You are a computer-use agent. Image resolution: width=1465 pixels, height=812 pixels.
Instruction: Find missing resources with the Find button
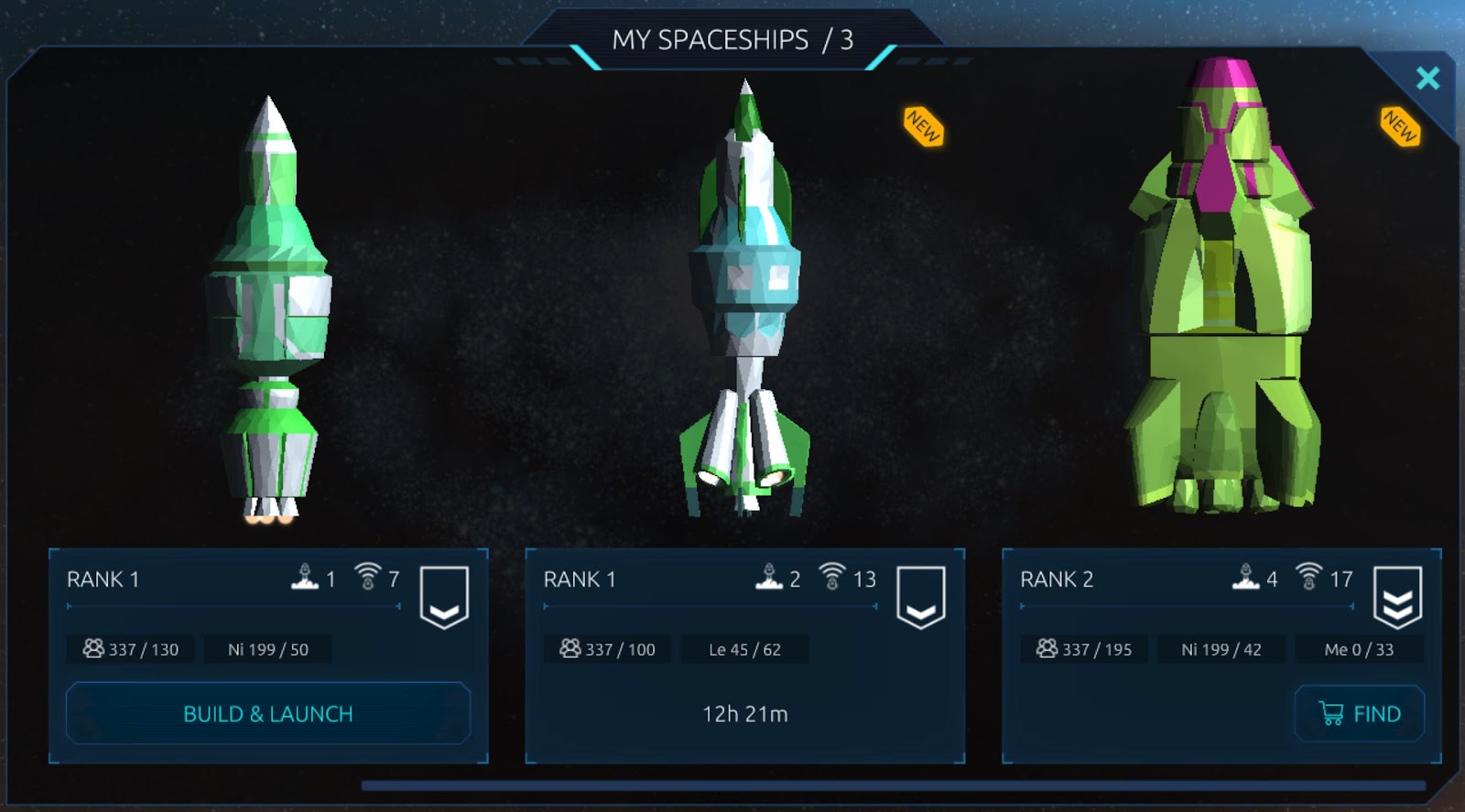1360,714
